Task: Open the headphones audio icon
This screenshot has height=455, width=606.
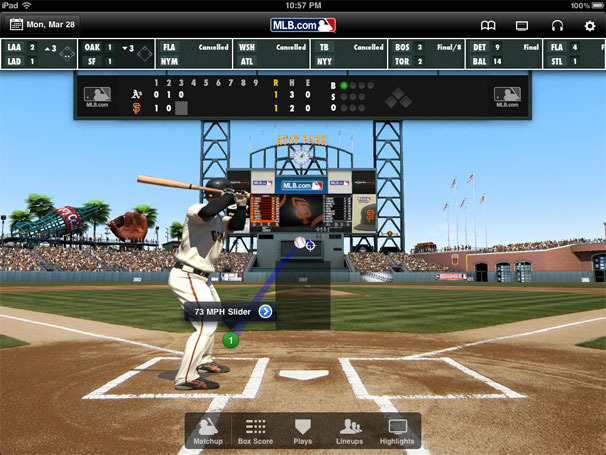Action: 556,24
